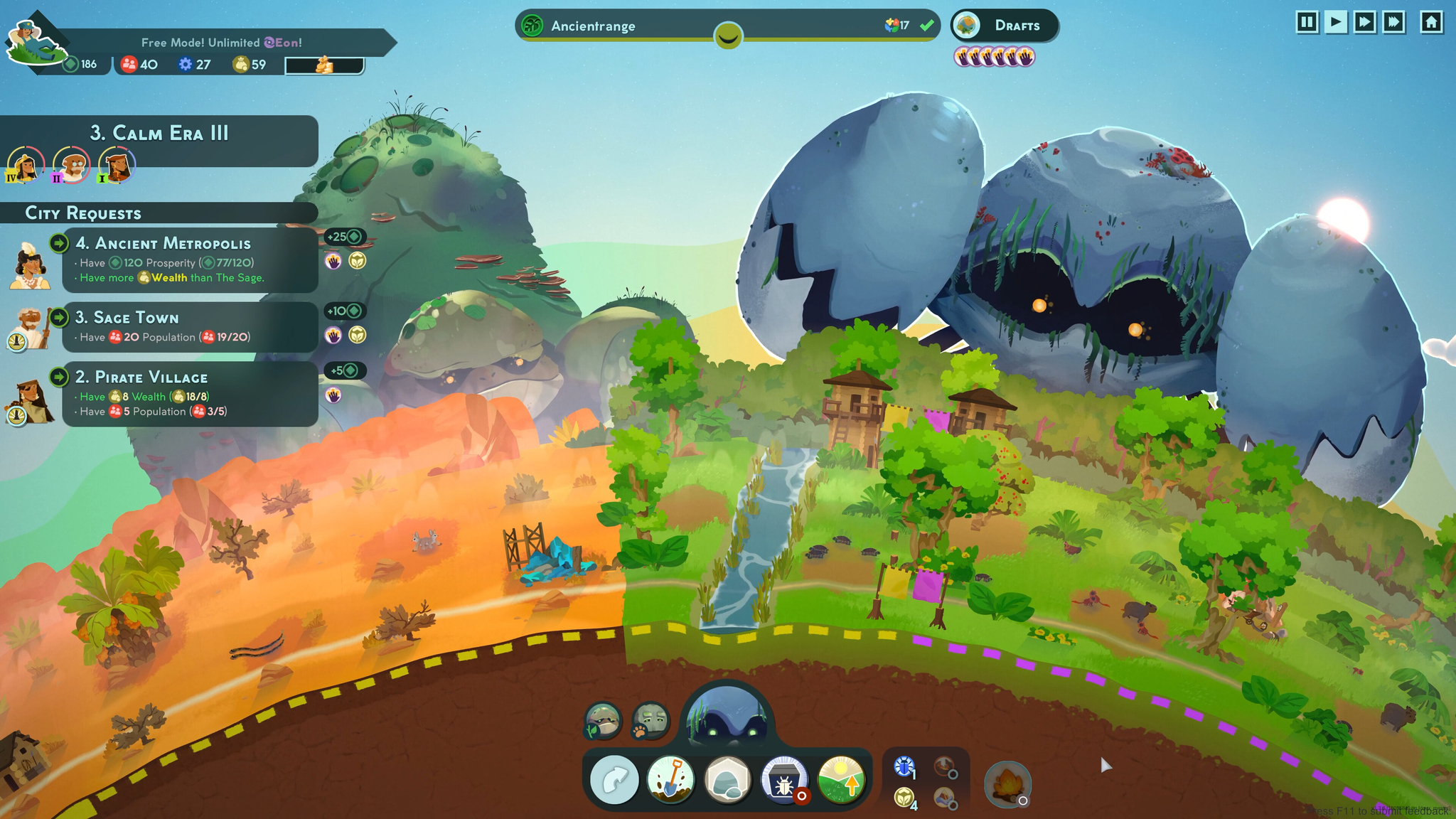
Task: Set game to triple fast-forward speed
Action: 1394,23
